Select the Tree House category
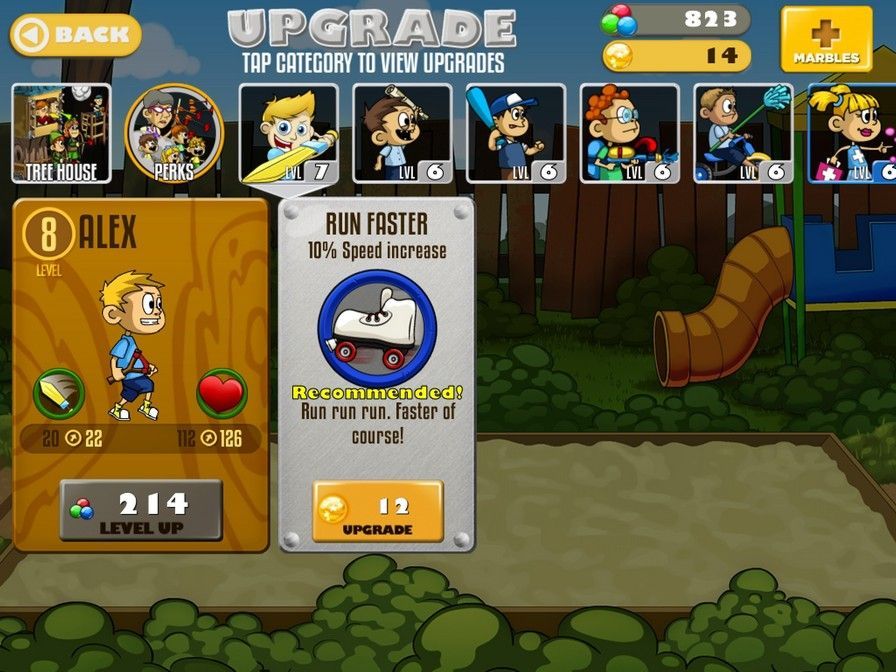Screen dimensions: 896x672 point(61,134)
